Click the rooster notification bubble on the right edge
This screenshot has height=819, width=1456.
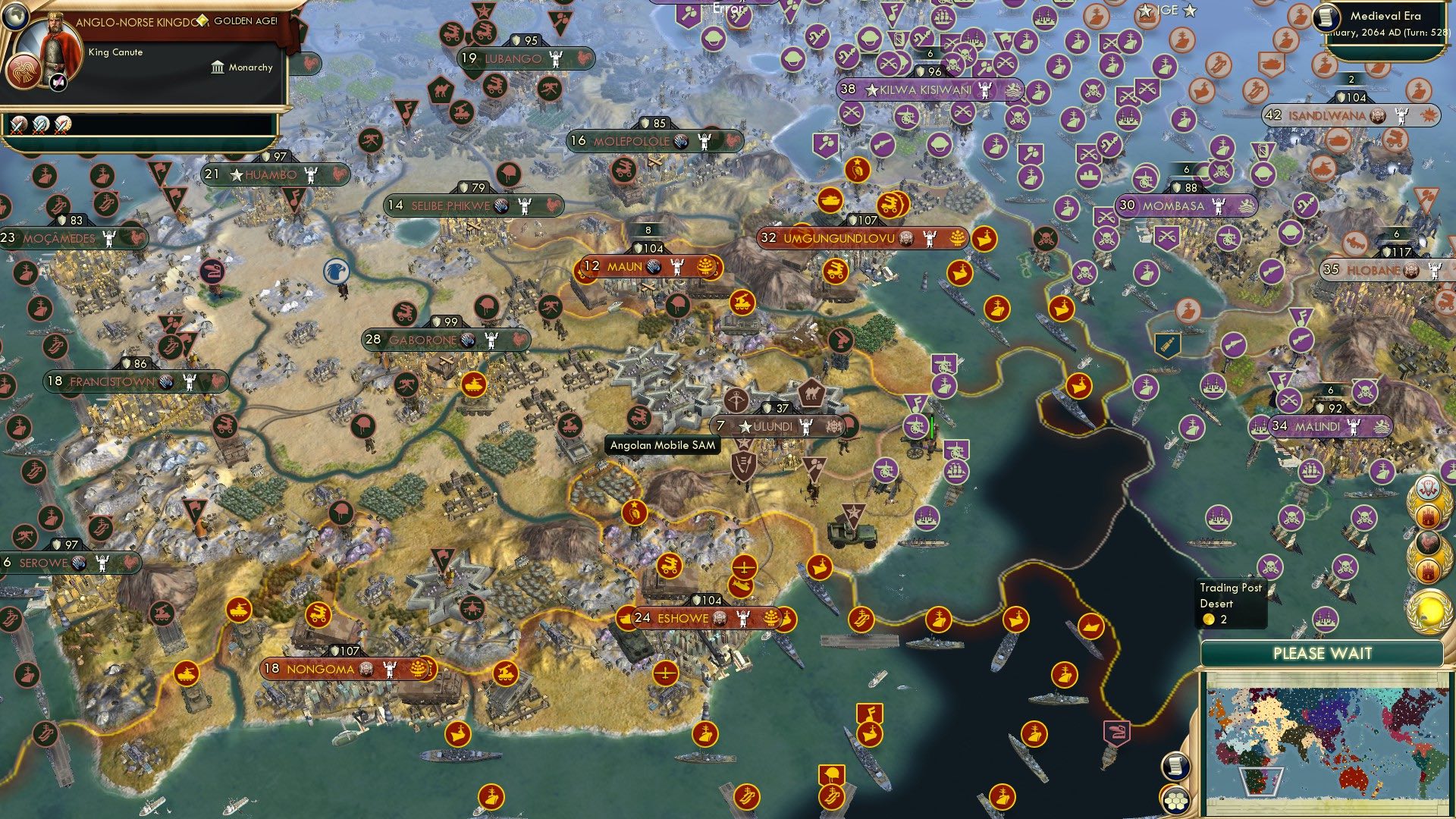pos(1426,541)
